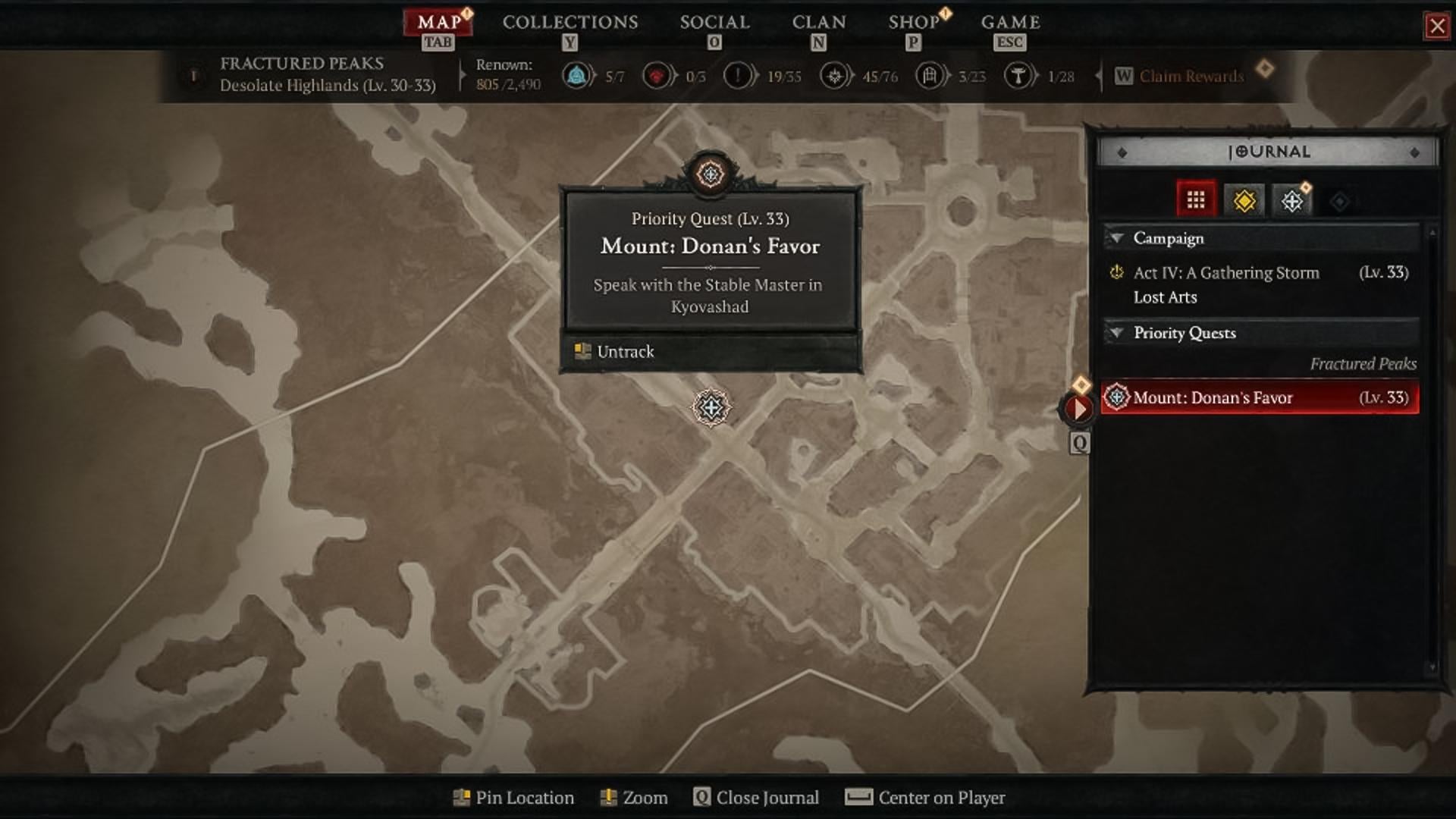Collapse the Campaign section
This screenshot has height=819, width=1456.
pyautogui.click(x=1117, y=238)
